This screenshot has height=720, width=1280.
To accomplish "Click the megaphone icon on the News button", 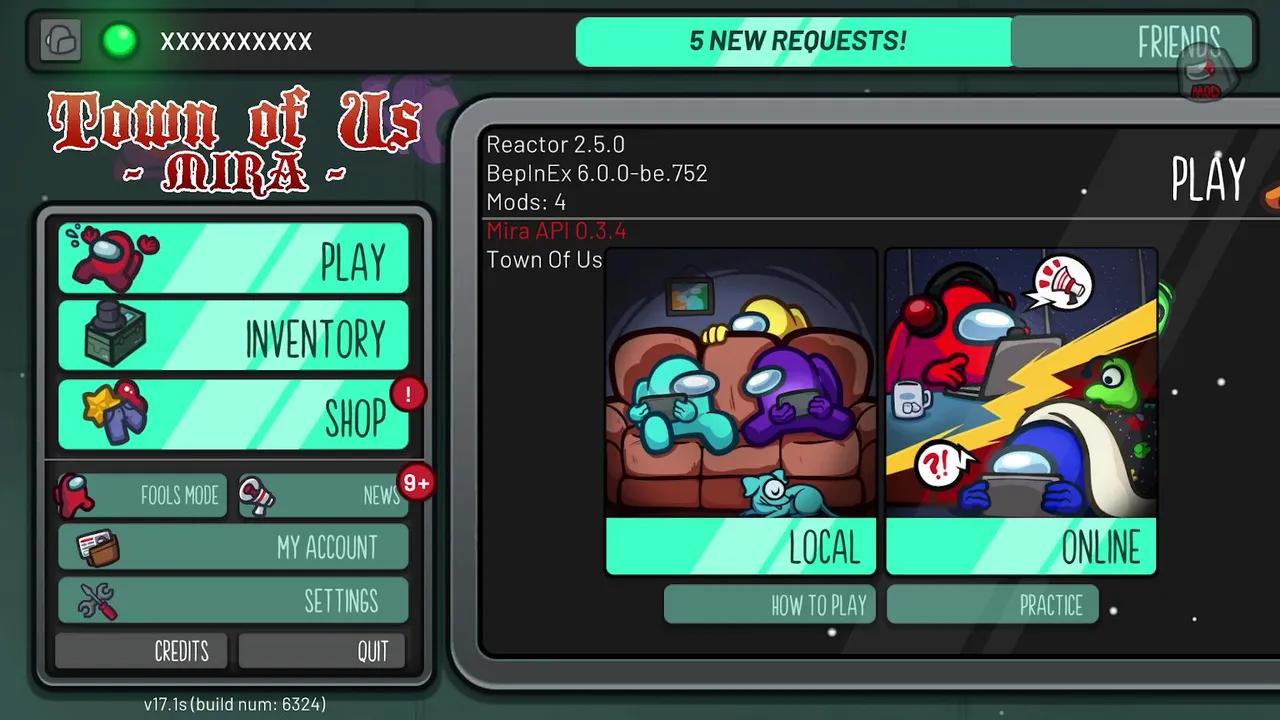I will point(258,495).
